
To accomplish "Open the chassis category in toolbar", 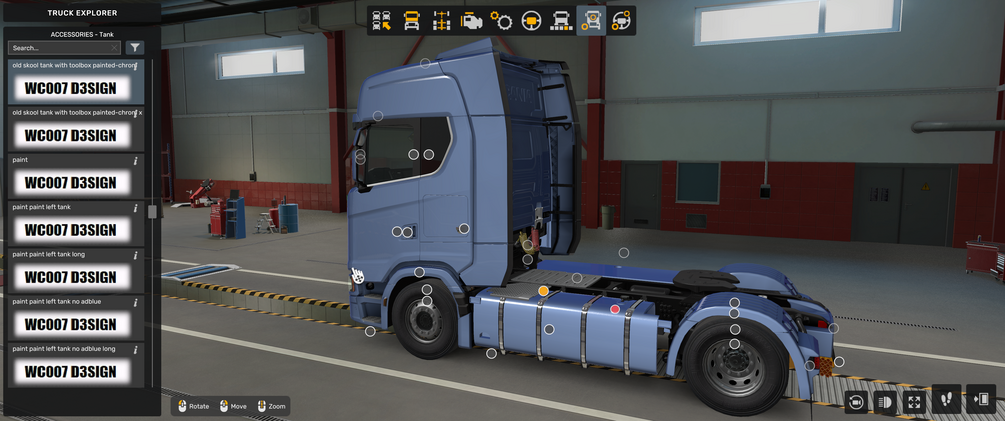I will coord(441,21).
